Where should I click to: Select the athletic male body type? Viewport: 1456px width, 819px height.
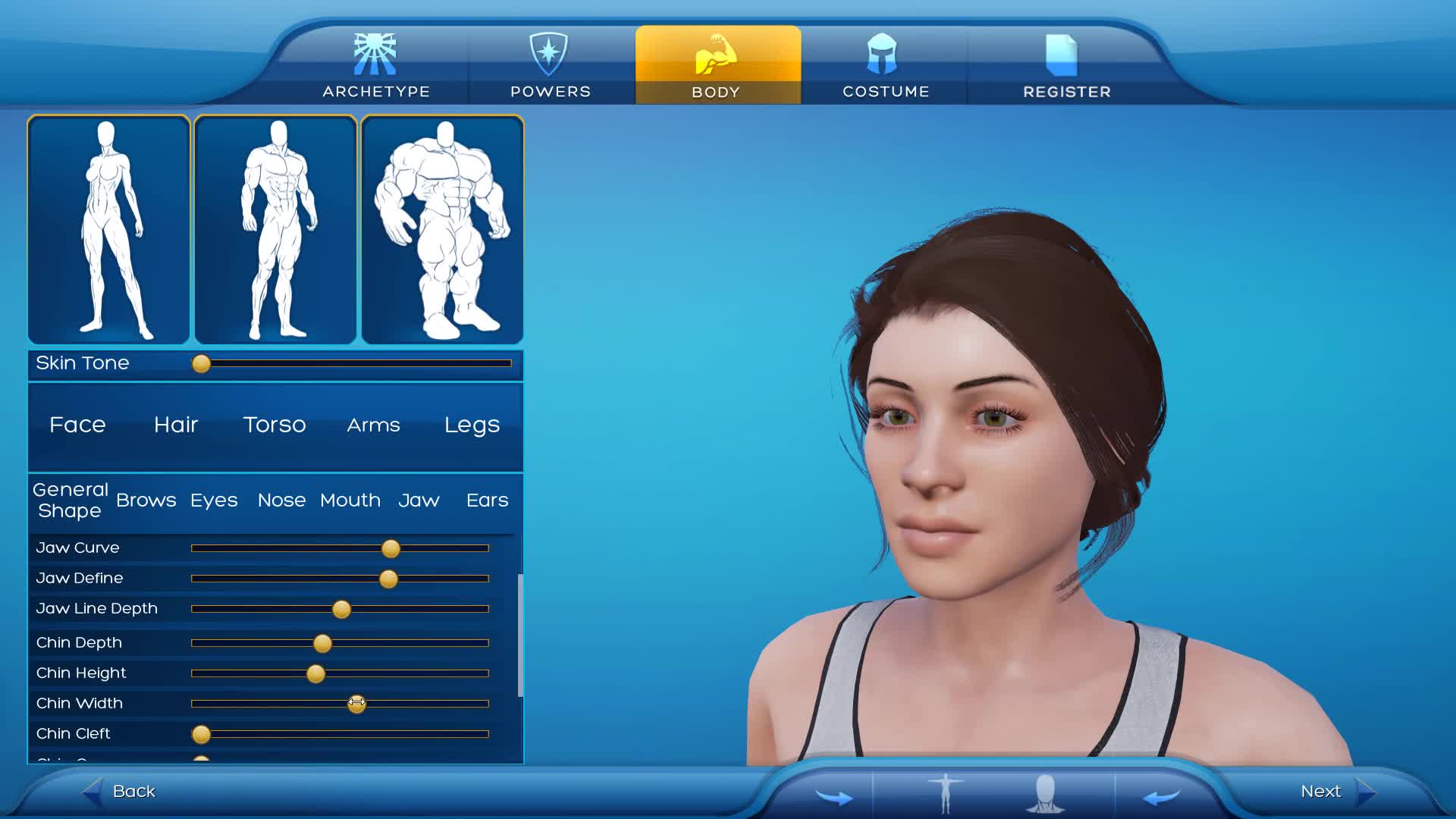[x=275, y=227]
